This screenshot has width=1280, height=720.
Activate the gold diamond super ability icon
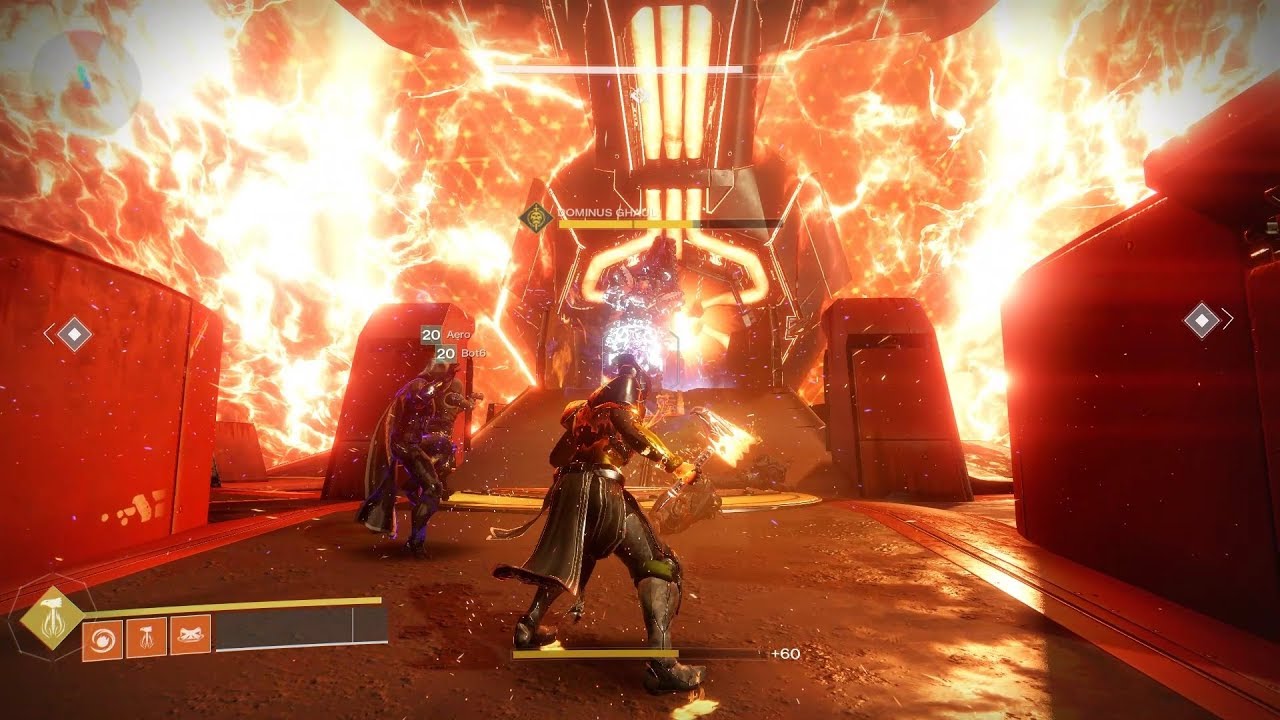click(51, 616)
